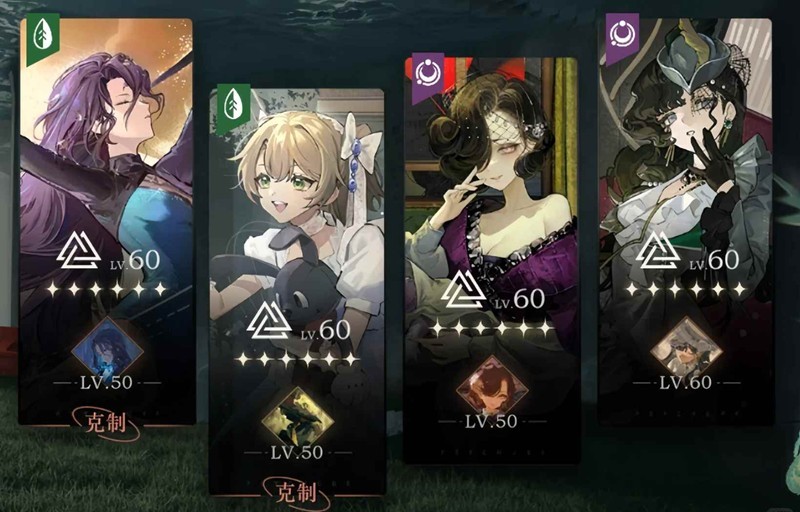
Task: Open the purple-haired character's LV.50 psychube icon
Action: (107, 347)
